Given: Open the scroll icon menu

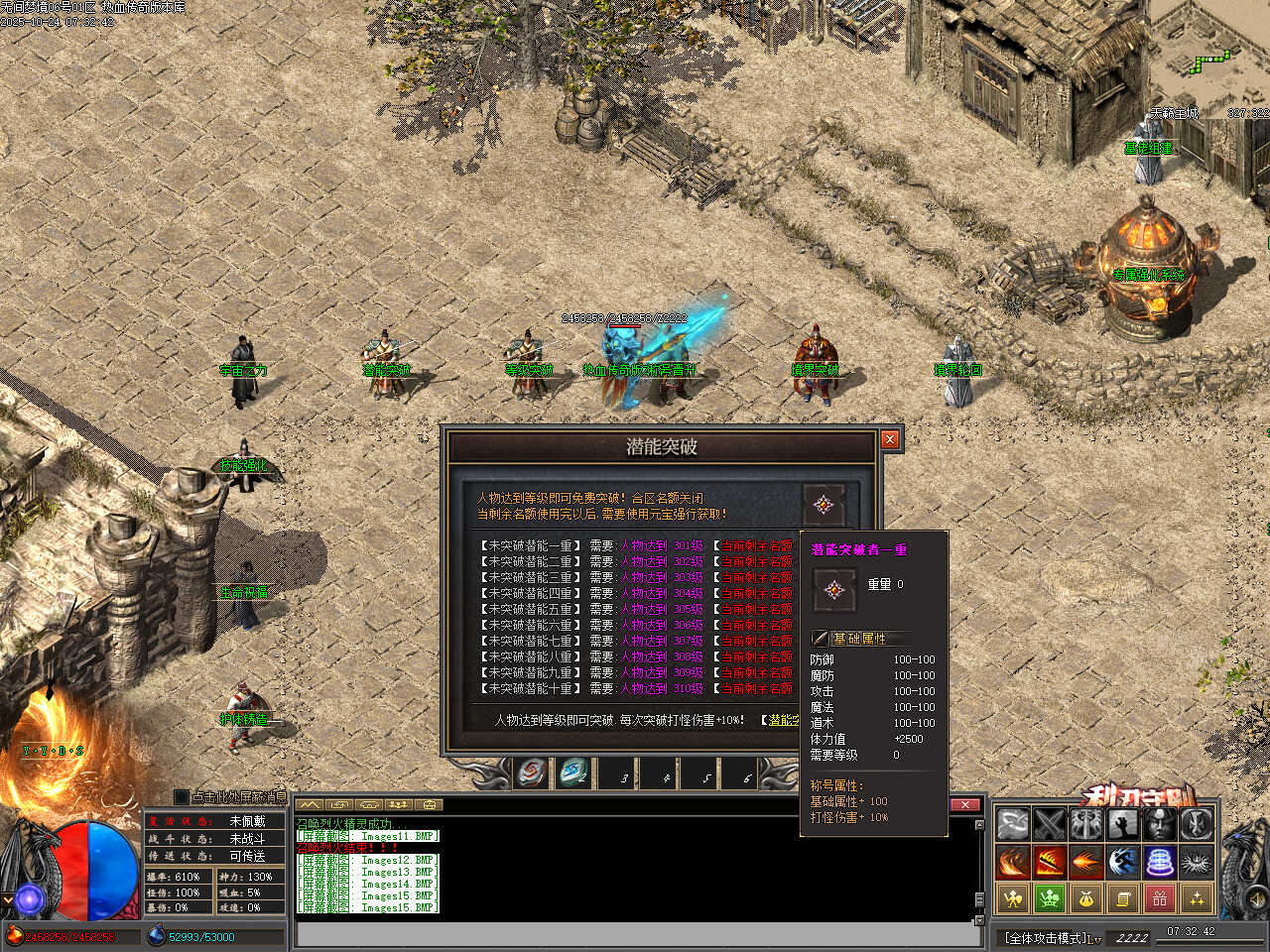Looking at the screenshot, I should [1123, 898].
